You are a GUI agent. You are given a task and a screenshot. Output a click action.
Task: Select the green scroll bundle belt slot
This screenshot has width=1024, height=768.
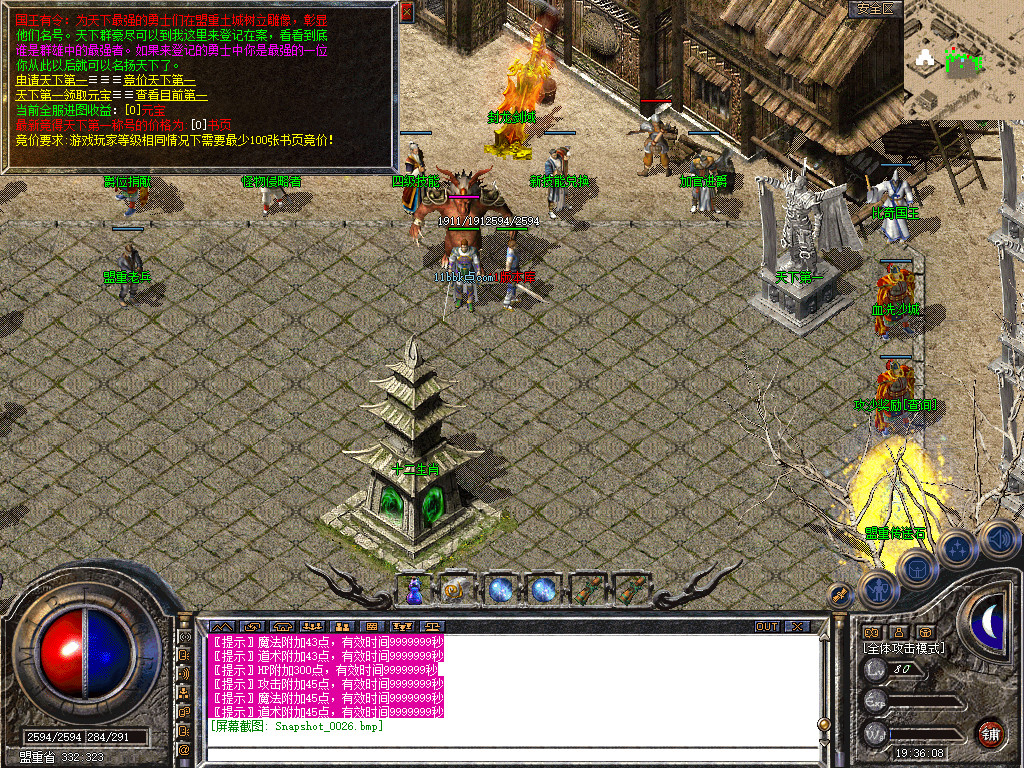pos(585,590)
